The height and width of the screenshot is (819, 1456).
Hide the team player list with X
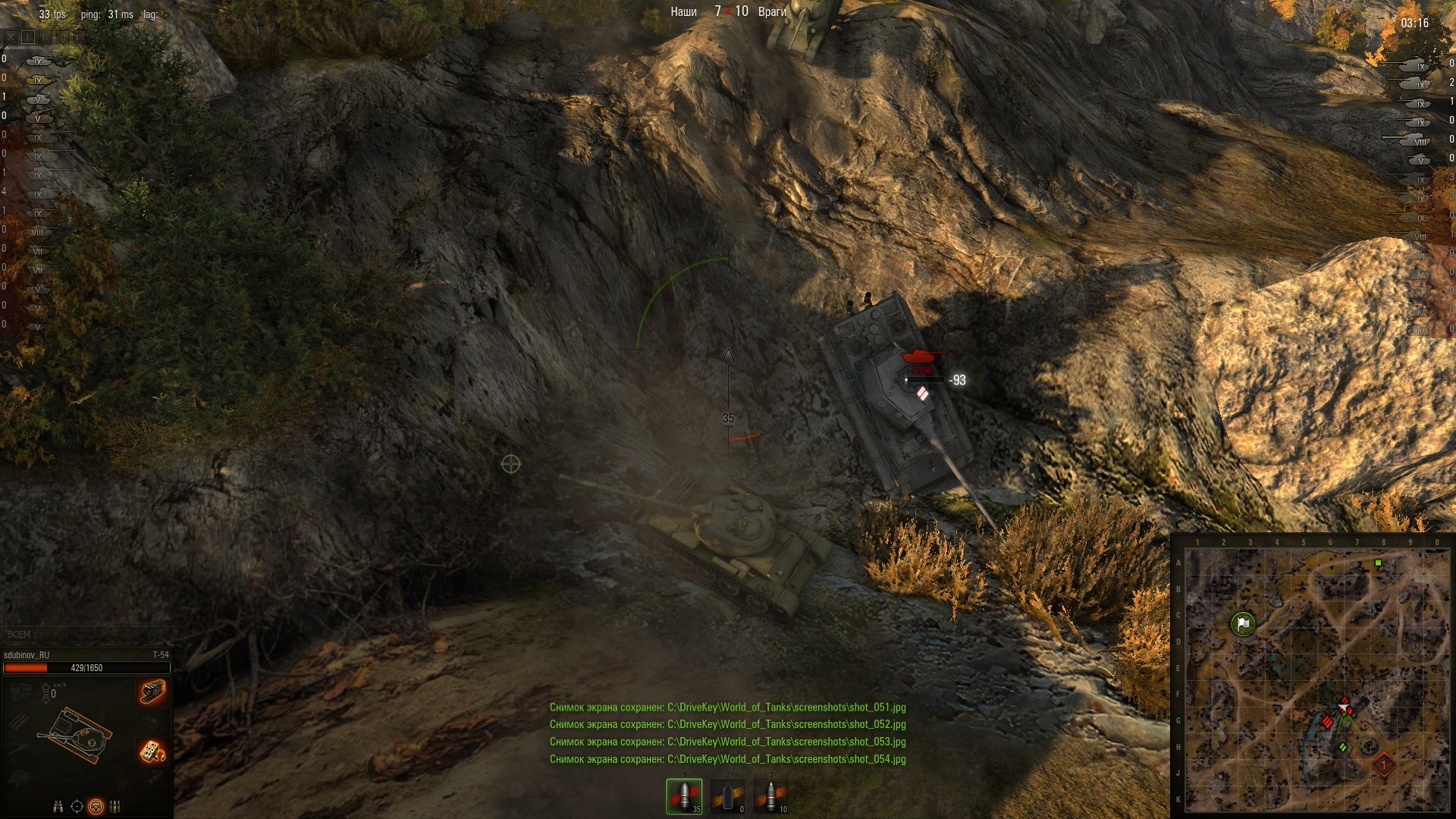[x=10, y=36]
